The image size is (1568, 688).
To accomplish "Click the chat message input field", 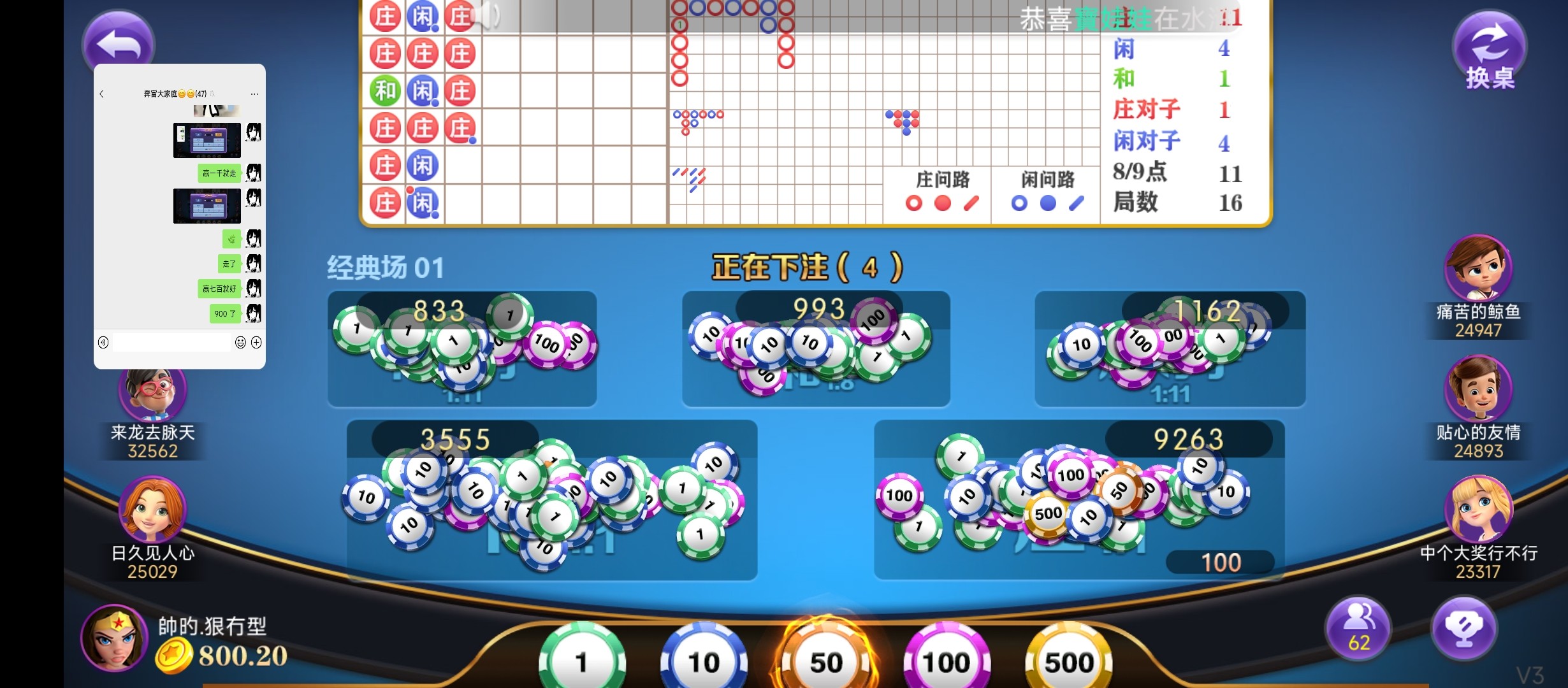I will (171, 342).
